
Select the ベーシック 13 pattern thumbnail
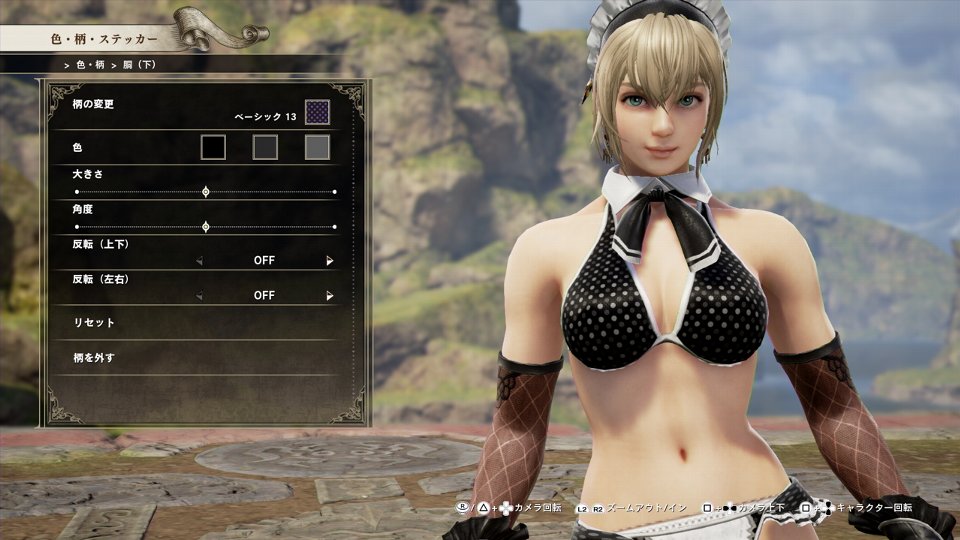317,113
